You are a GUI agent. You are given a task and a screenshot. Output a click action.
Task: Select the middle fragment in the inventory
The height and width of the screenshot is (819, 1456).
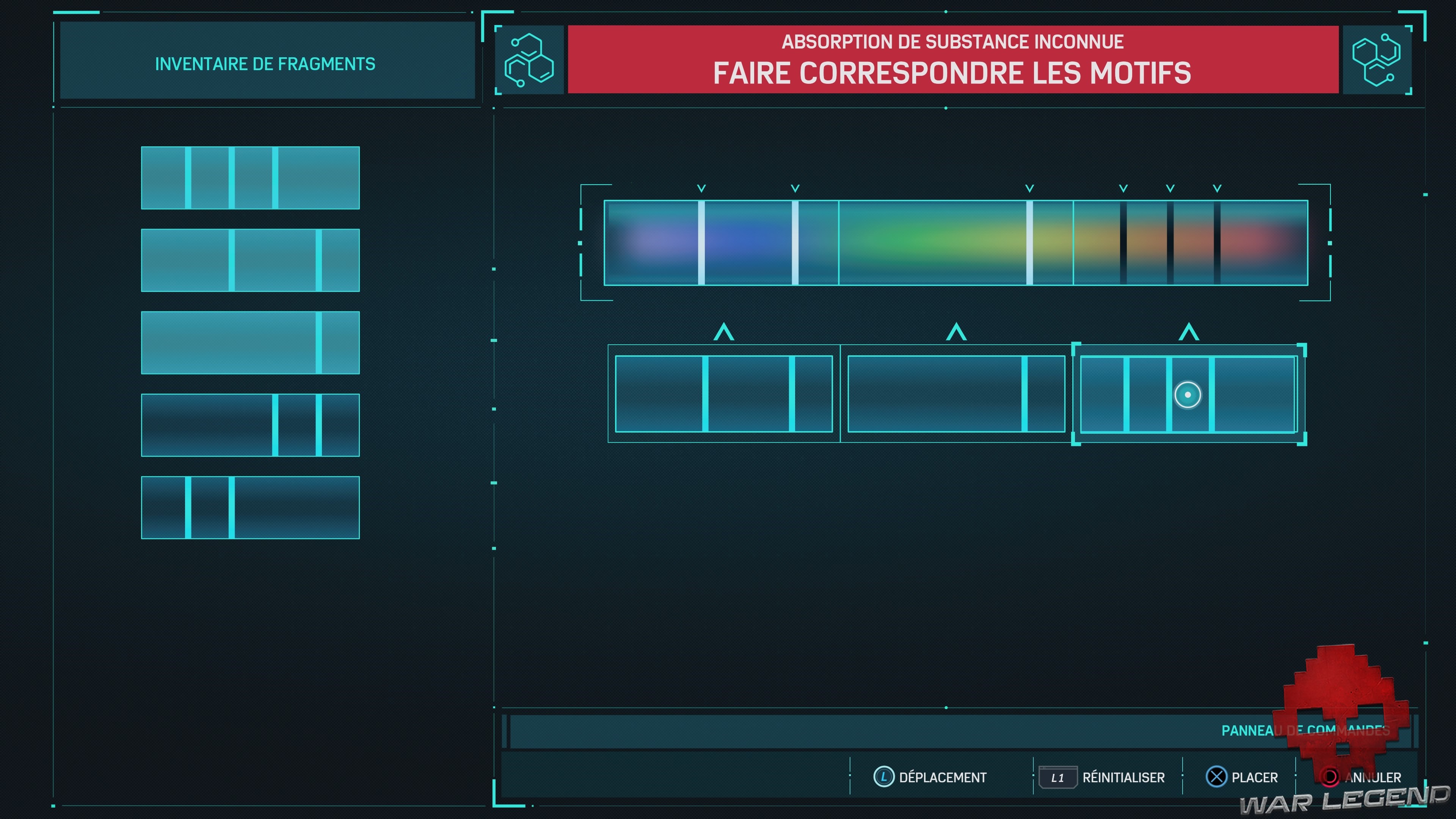click(x=250, y=342)
